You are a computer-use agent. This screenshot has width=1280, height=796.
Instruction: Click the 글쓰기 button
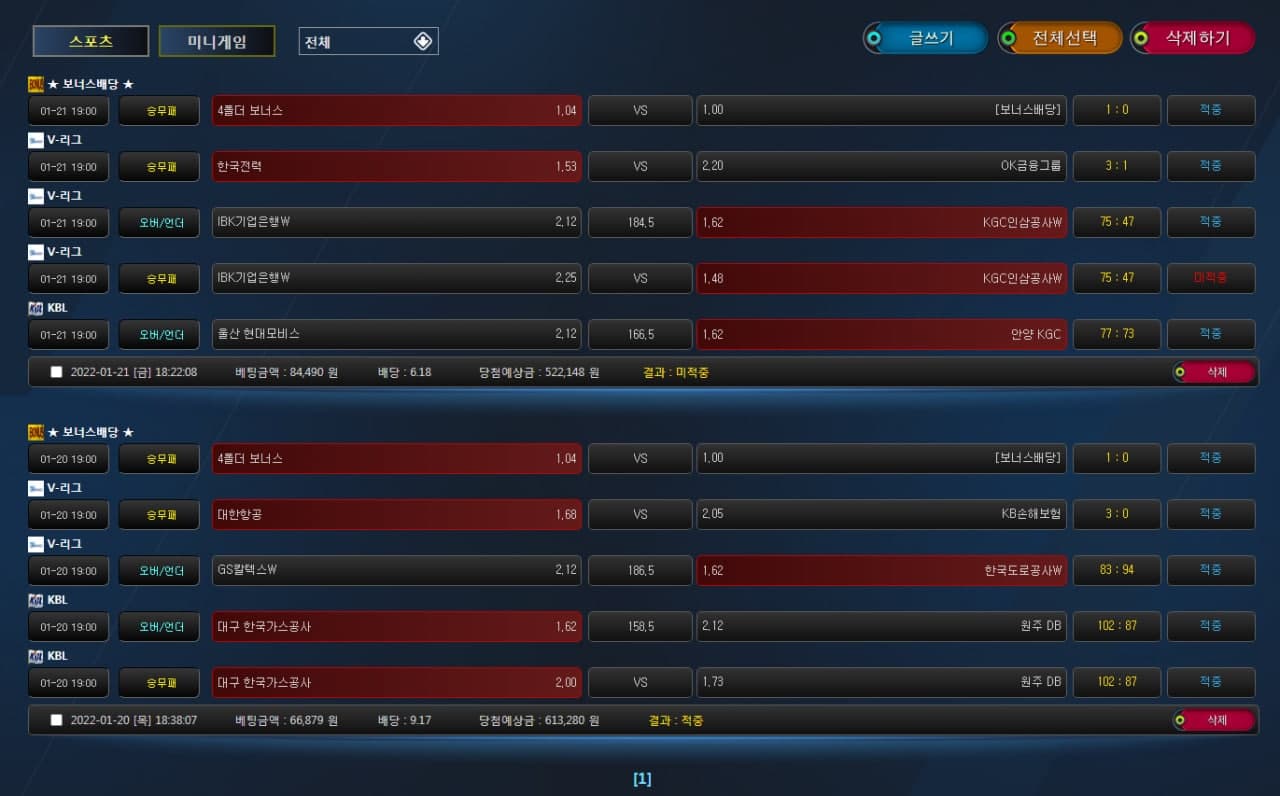coord(925,38)
